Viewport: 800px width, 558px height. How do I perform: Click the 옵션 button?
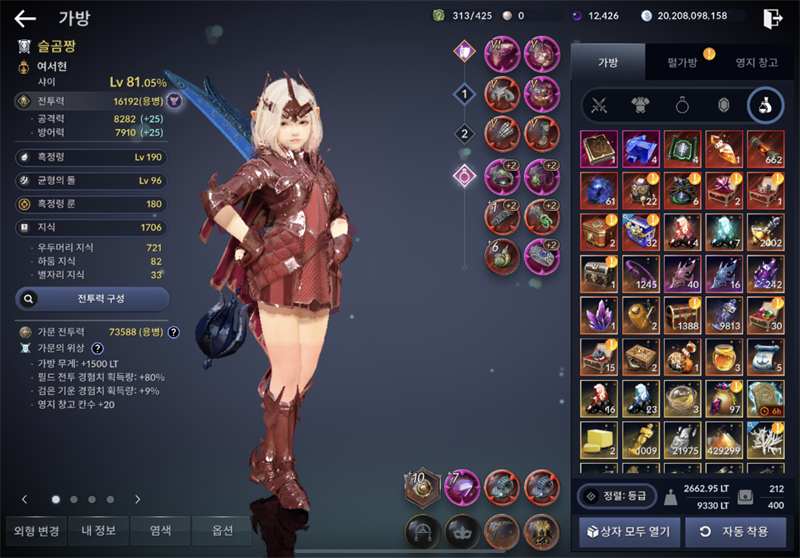tap(222, 530)
